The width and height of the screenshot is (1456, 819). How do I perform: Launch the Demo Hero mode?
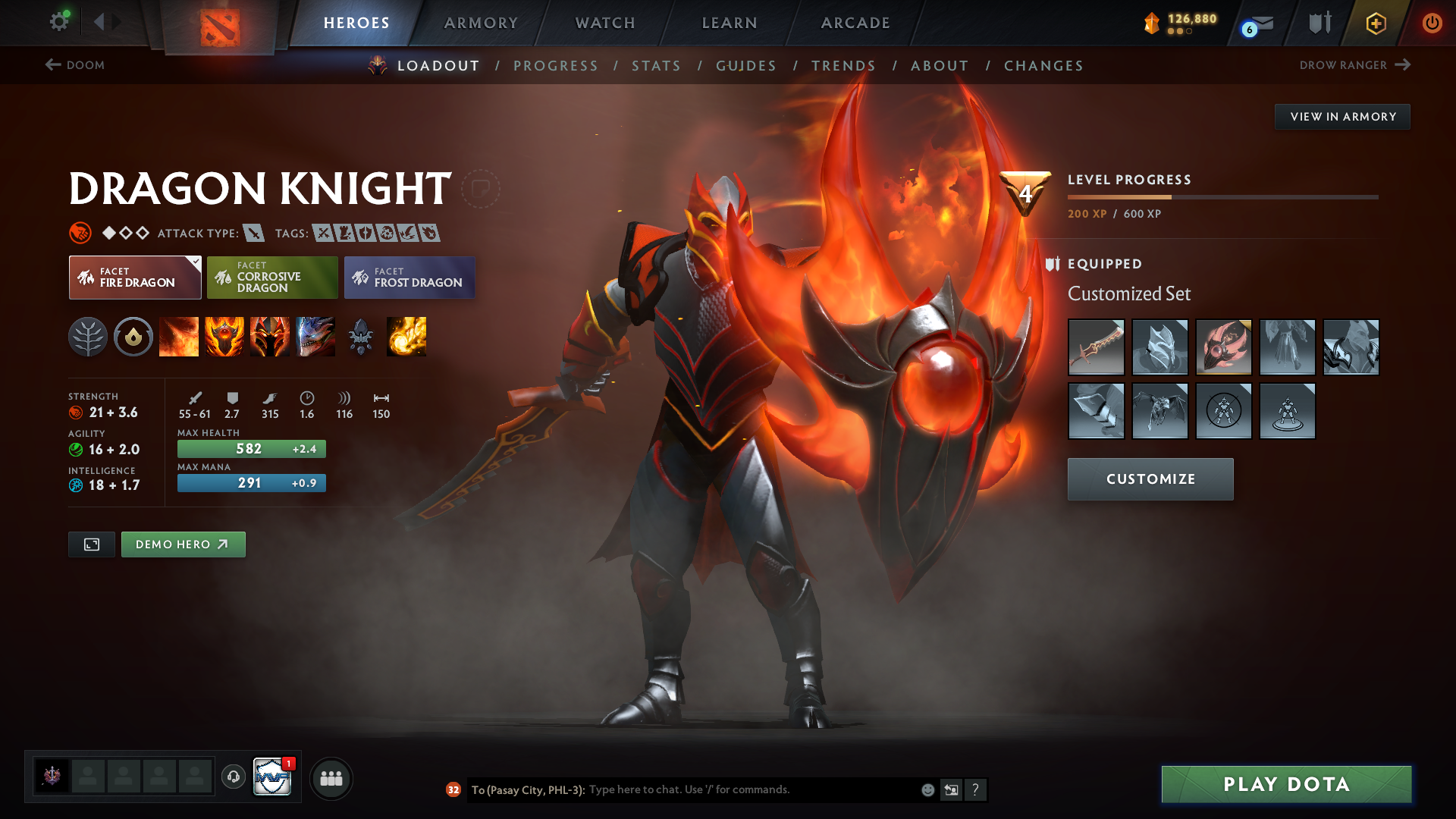tap(183, 544)
